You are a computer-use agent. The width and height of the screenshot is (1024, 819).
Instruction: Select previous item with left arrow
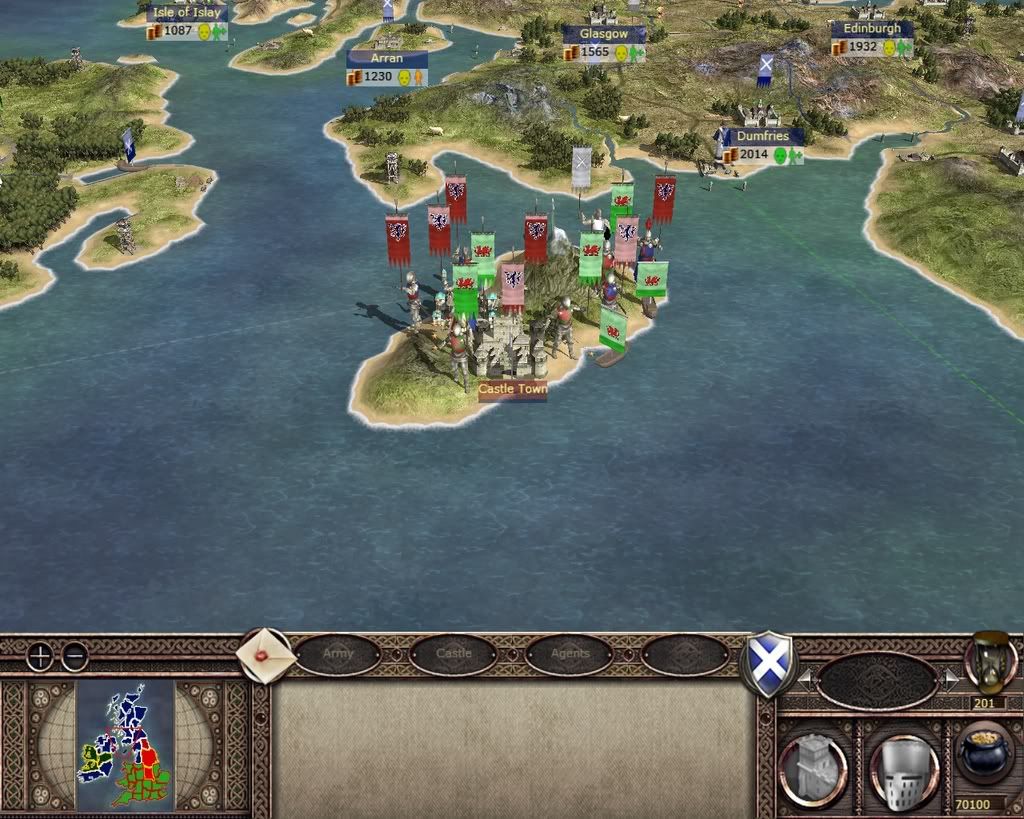point(805,681)
